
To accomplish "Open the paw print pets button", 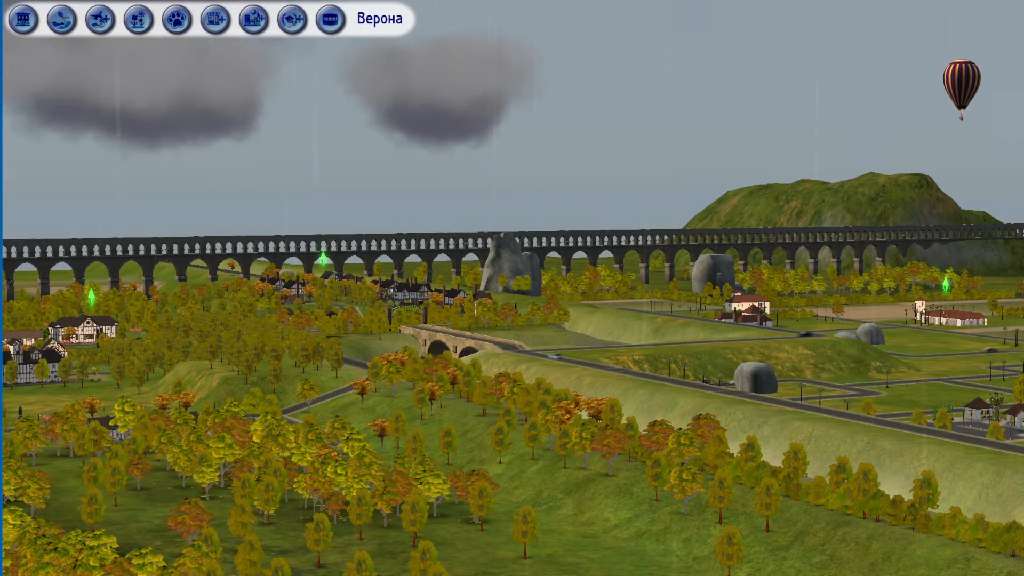I will click(x=177, y=19).
